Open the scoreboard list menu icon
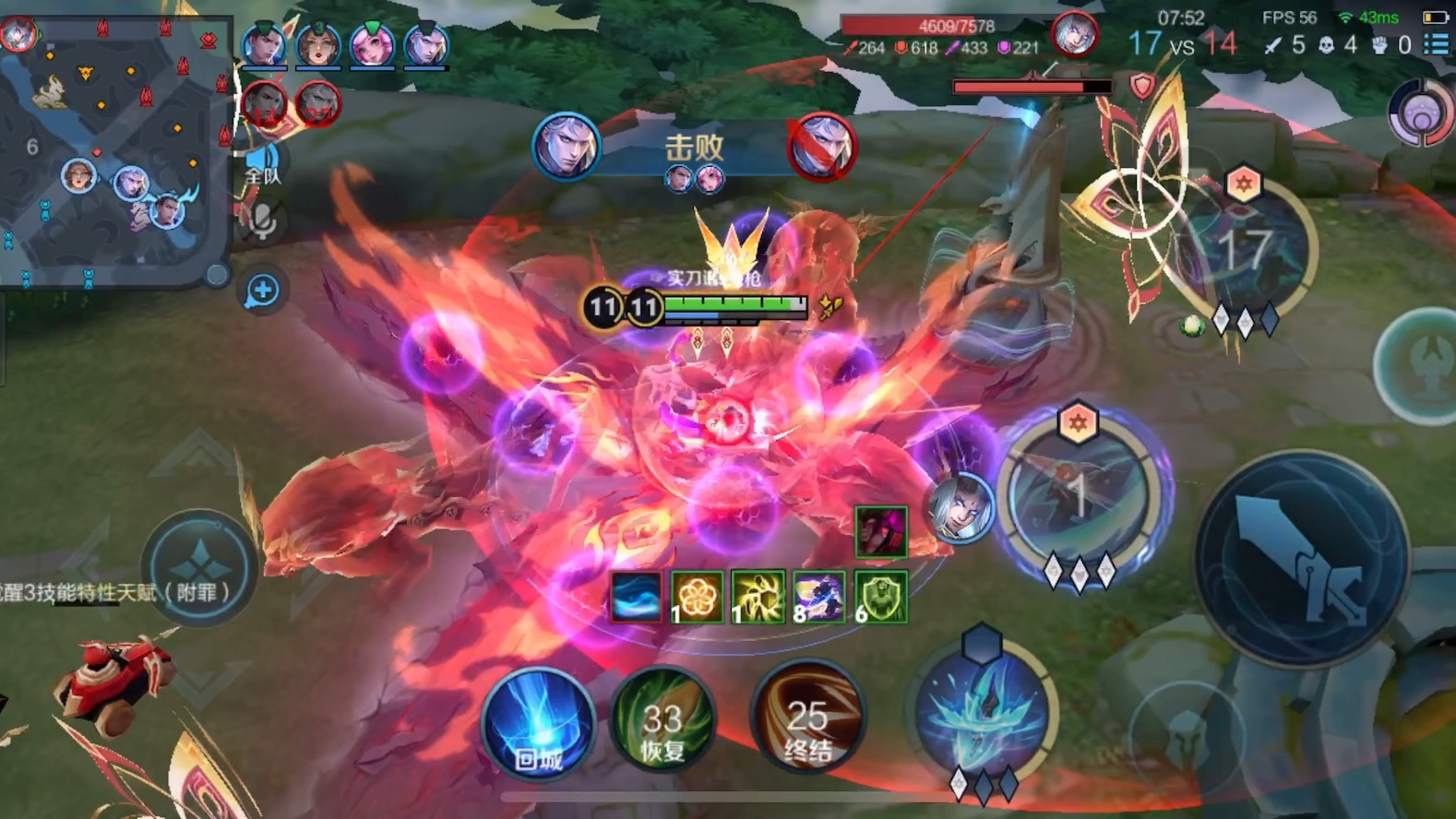The width and height of the screenshot is (1456, 819). click(1436, 44)
